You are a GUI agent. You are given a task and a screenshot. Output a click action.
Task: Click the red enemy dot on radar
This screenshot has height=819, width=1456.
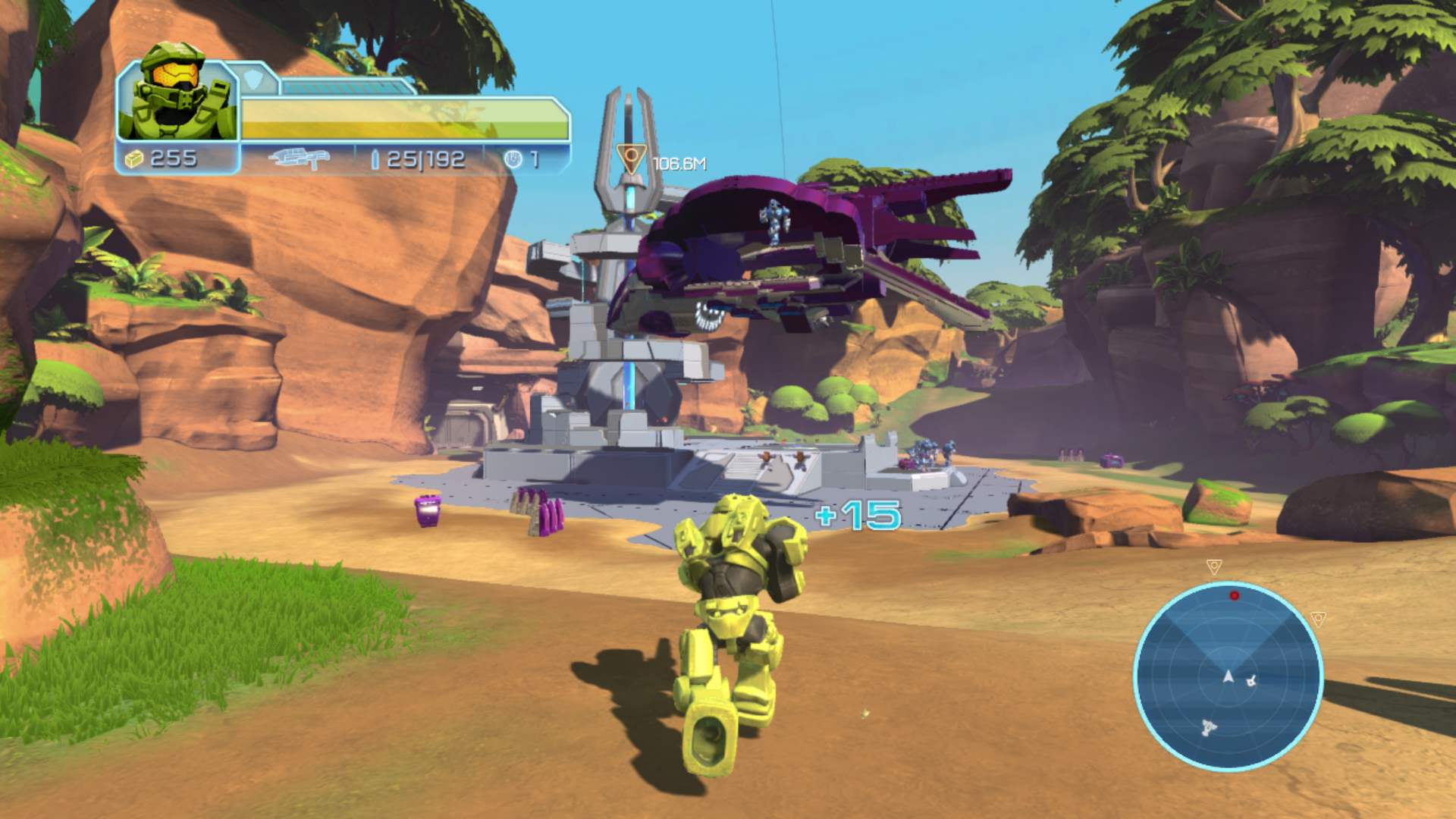click(1235, 596)
